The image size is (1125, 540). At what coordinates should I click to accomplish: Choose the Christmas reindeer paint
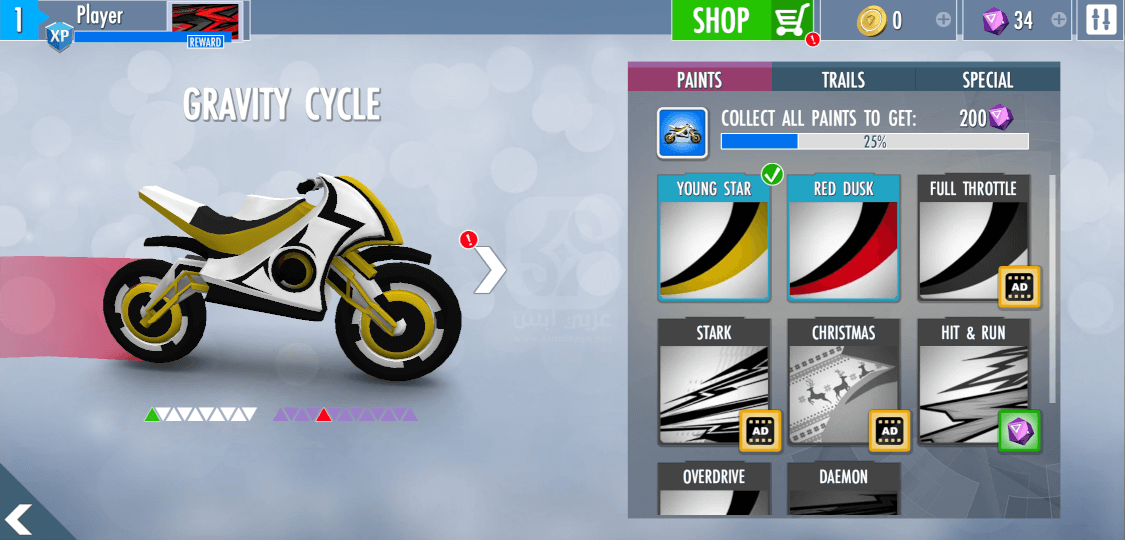[844, 383]
